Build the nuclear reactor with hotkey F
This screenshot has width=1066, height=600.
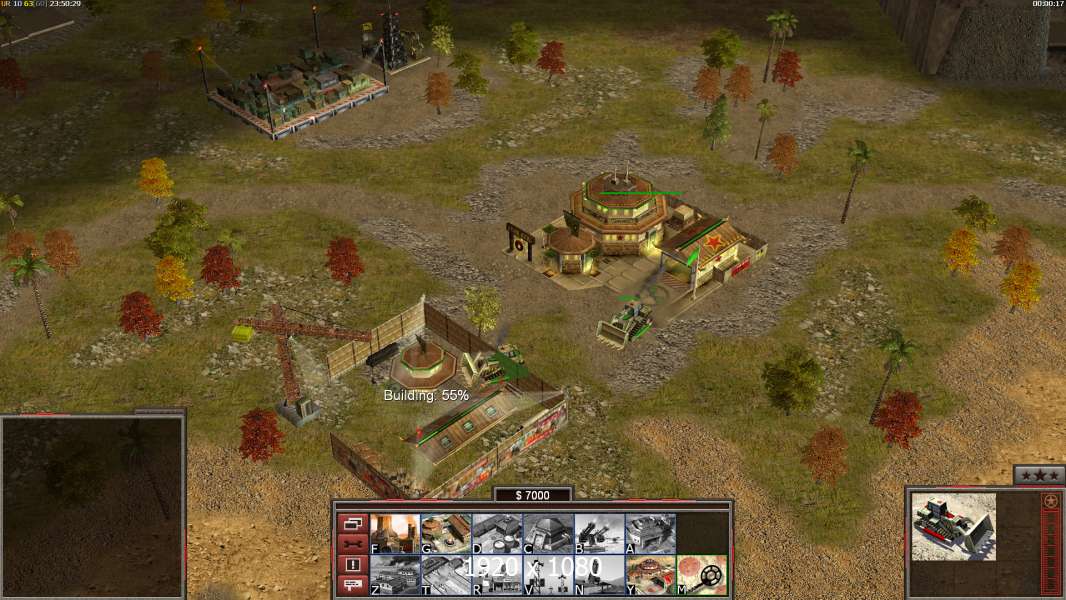coord(394,534)
